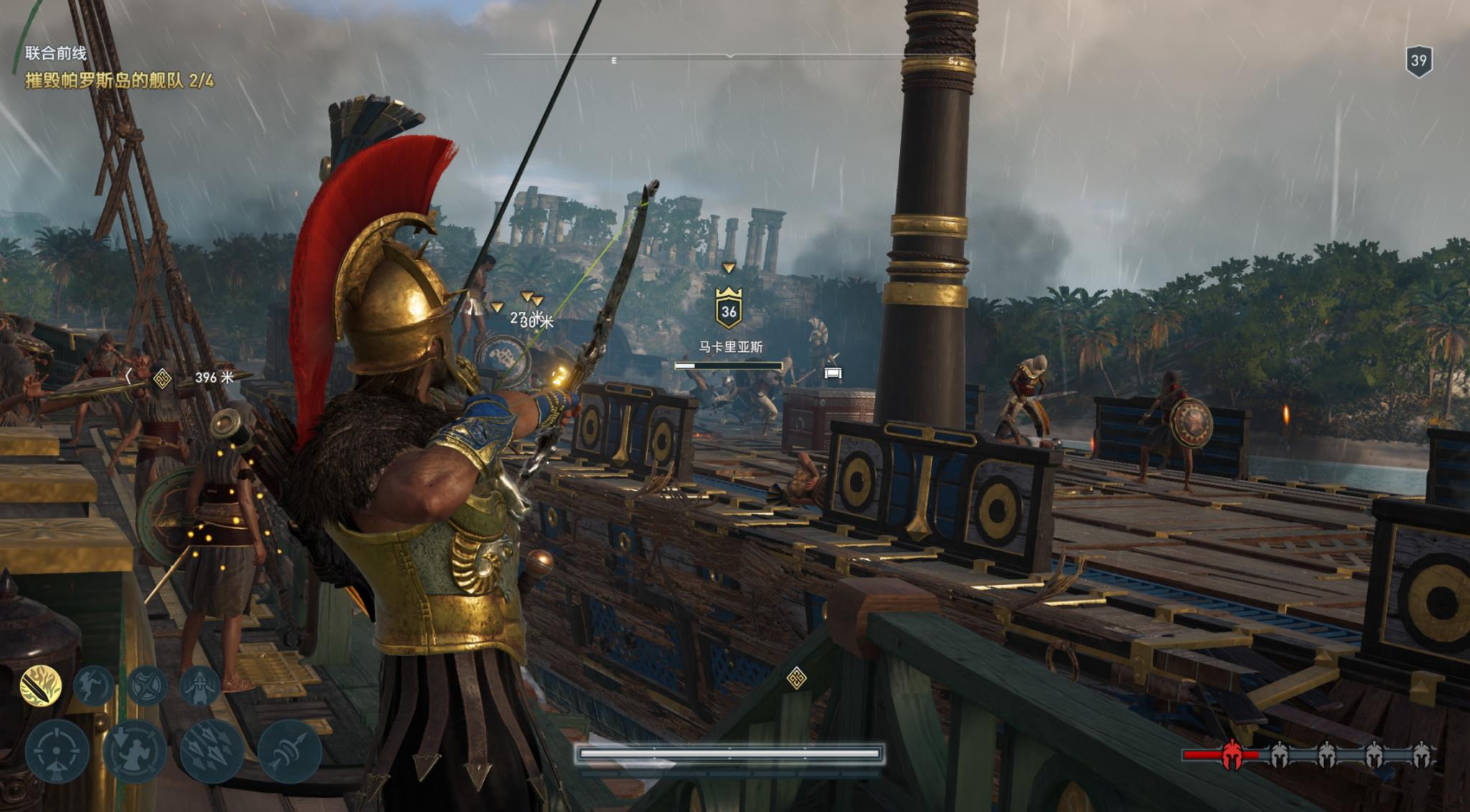Target the level 36 crown marker for 马卡里亚斯
Screen dimensions: 1470x812
pyautogui.click(x=729, y=310)
